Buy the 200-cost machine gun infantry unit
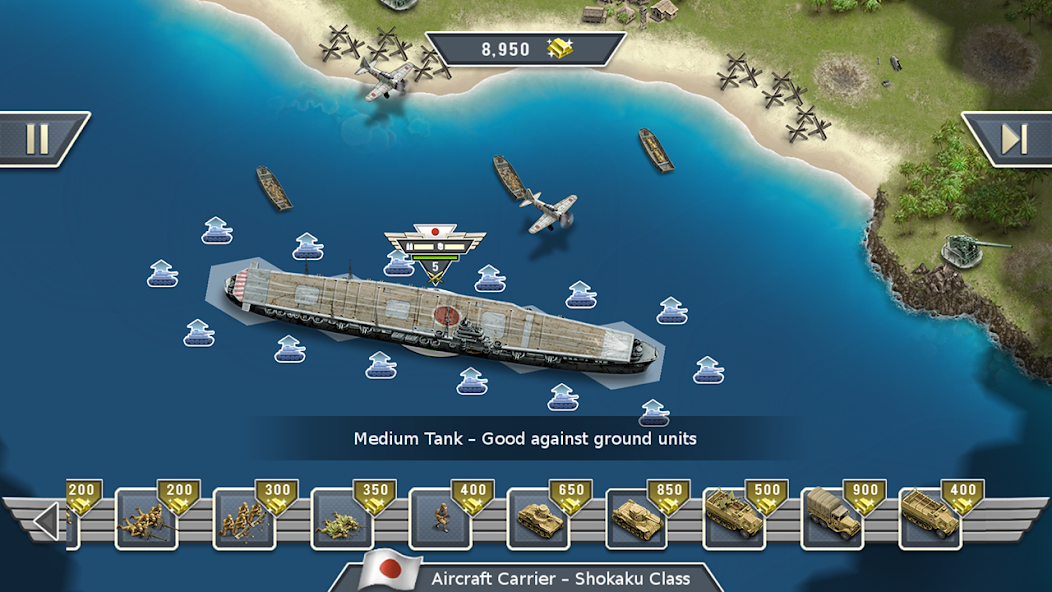 pos(147,518)
